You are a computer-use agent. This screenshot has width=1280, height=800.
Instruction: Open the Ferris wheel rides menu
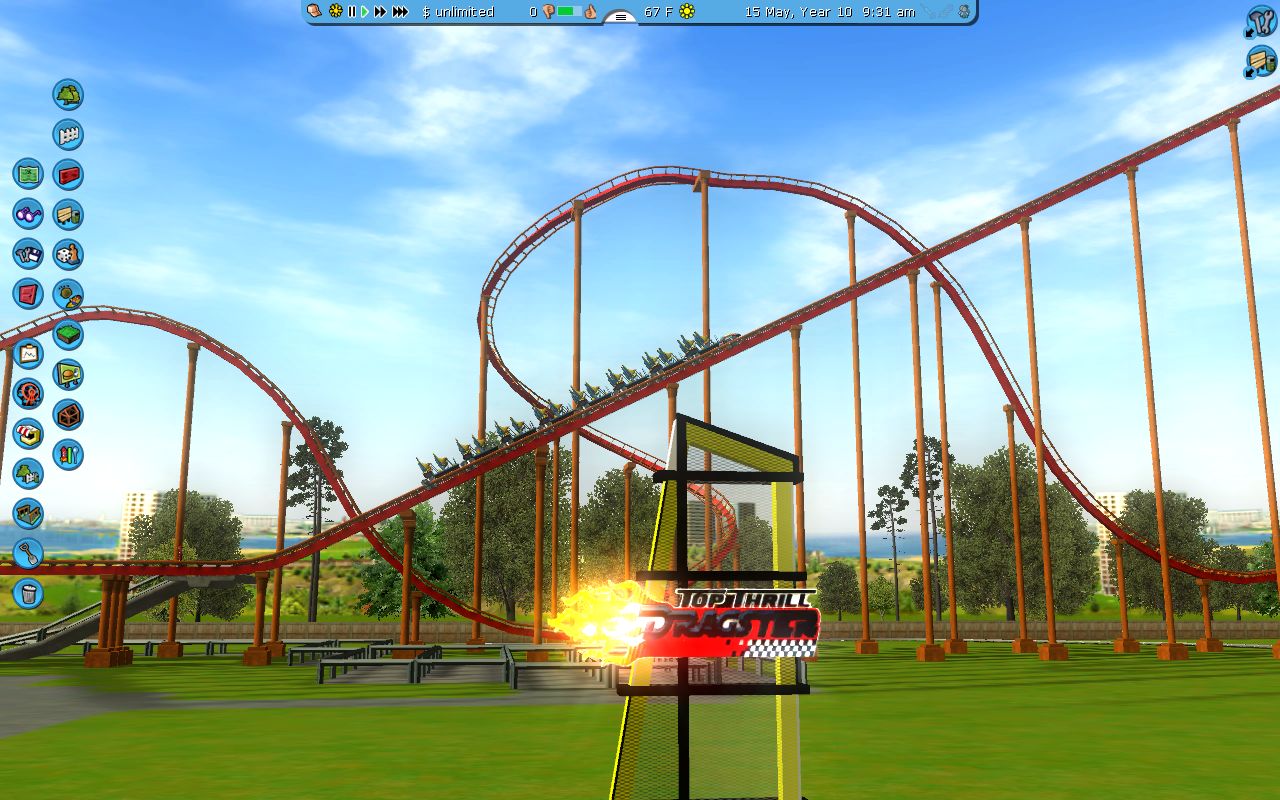[28, 394]
